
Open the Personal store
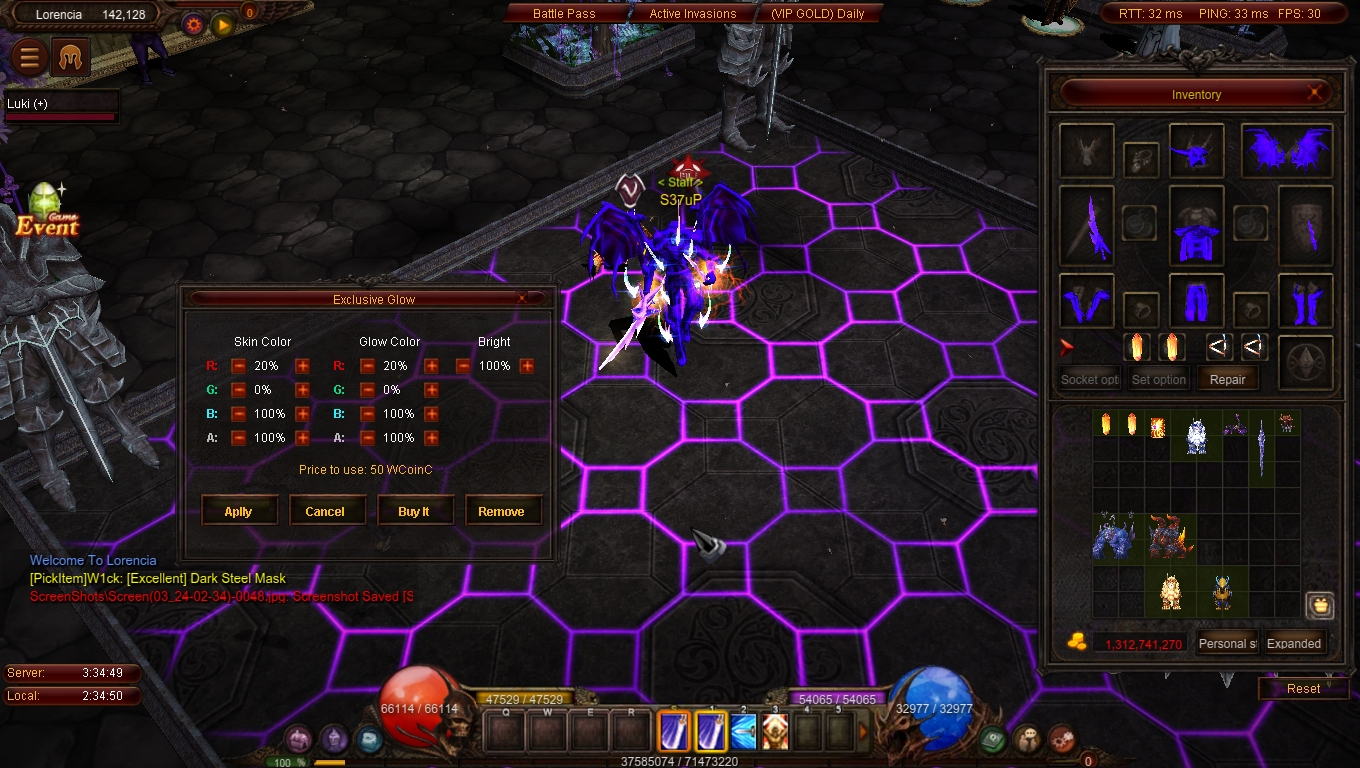pyautogui.click(x=1227, y=643)
